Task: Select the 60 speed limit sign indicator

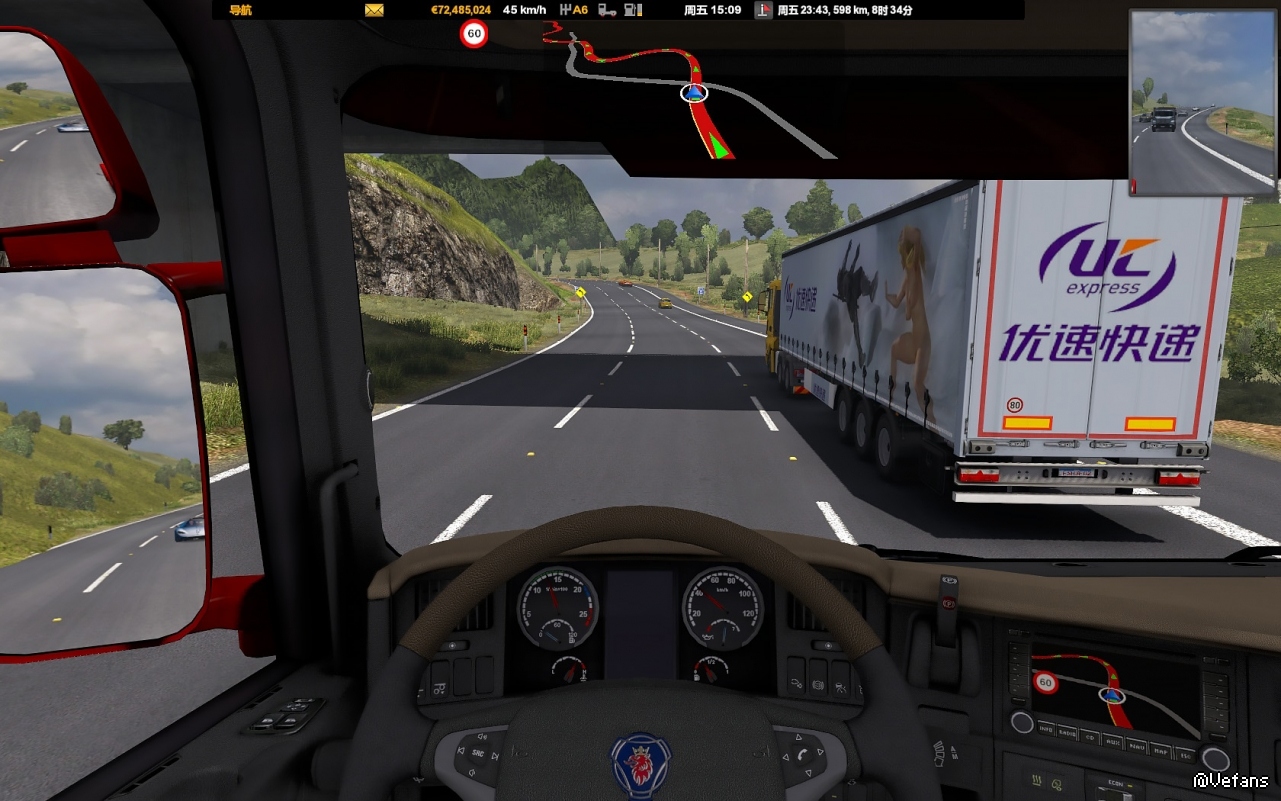Action: point(474,34)
